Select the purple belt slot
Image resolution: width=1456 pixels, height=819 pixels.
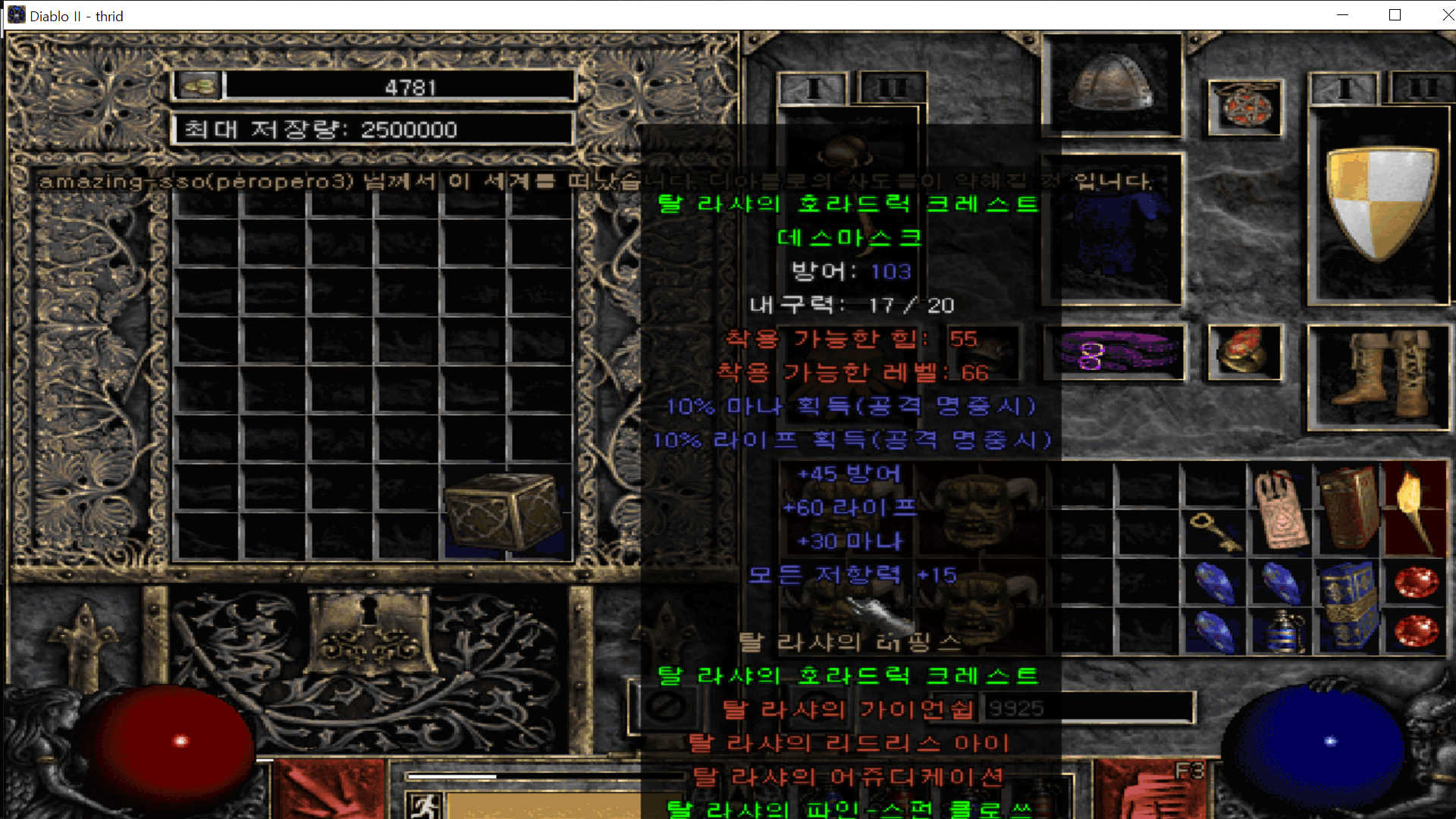coord(1115,353)
